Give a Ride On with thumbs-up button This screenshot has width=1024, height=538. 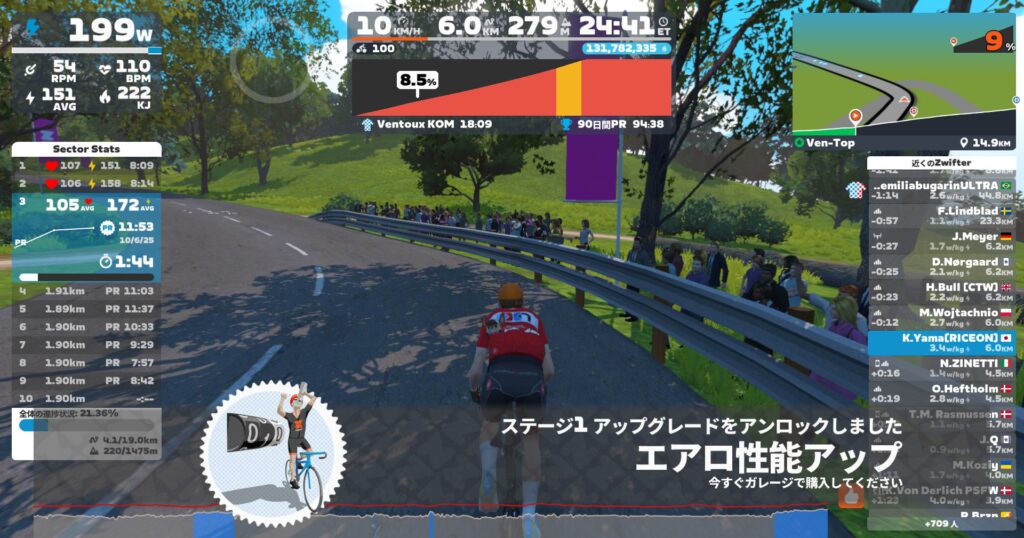851,496
